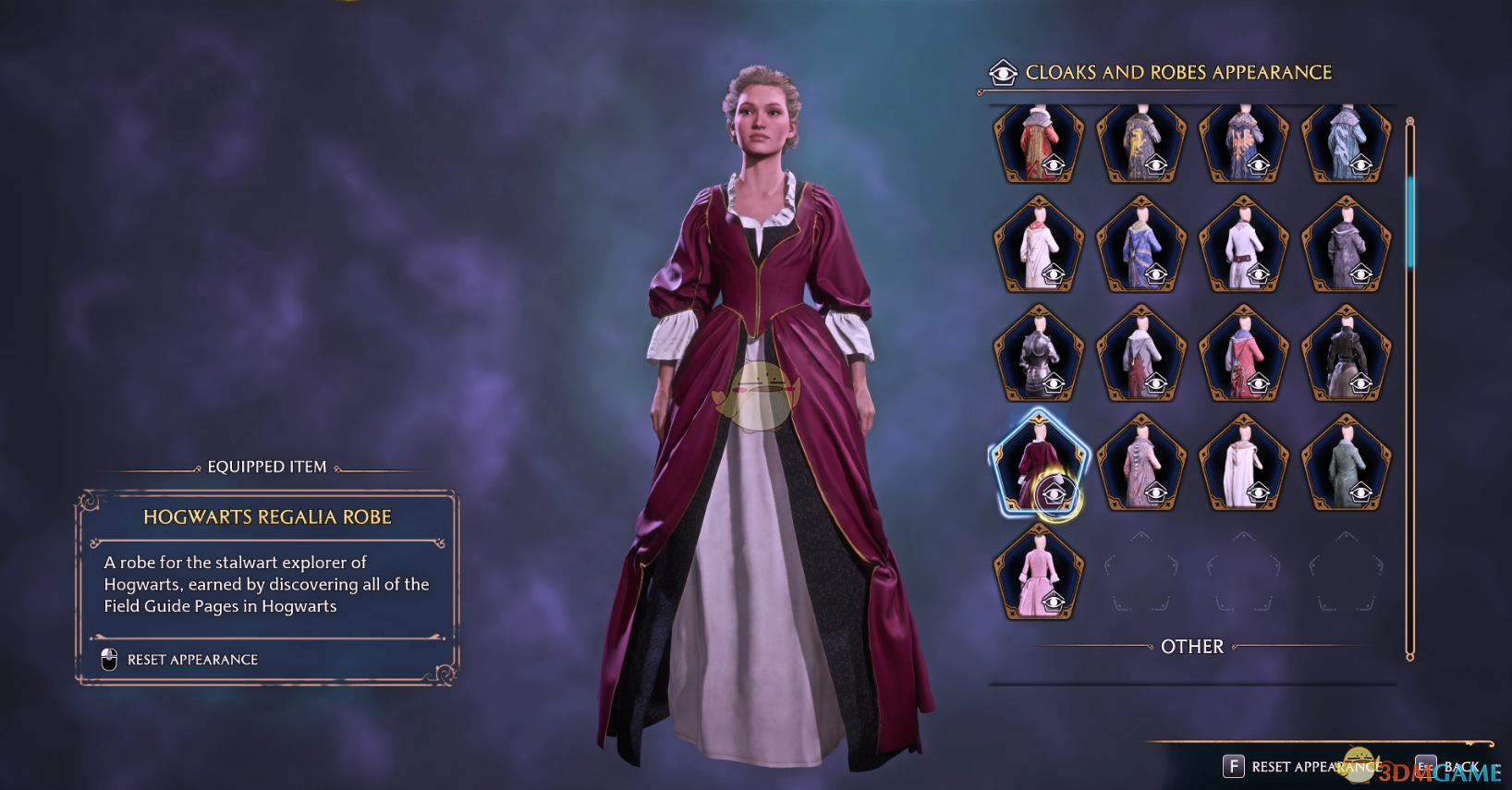Reset appearance in the equipped item panel

[191, 660]
